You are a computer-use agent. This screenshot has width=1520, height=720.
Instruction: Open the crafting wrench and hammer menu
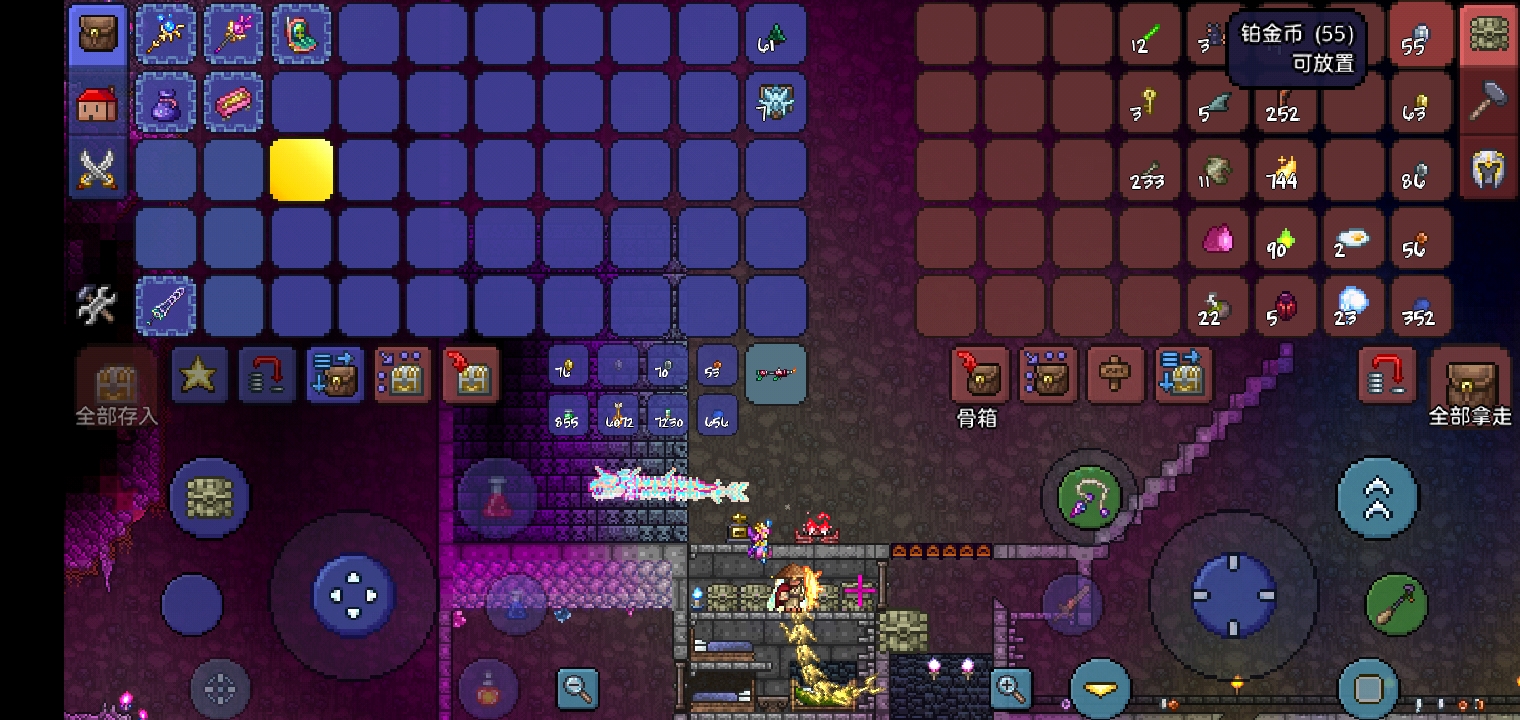tap(98, 306)
